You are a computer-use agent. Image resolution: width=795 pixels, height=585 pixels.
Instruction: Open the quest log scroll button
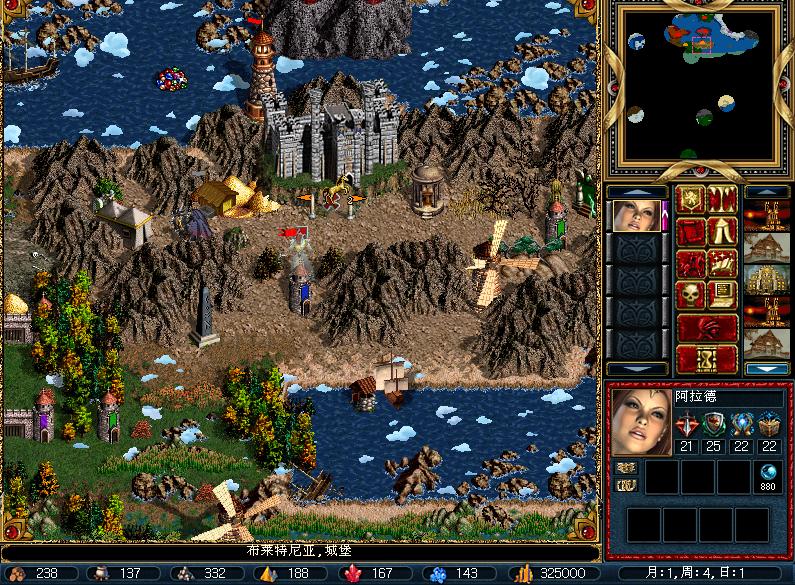(690, 232)
